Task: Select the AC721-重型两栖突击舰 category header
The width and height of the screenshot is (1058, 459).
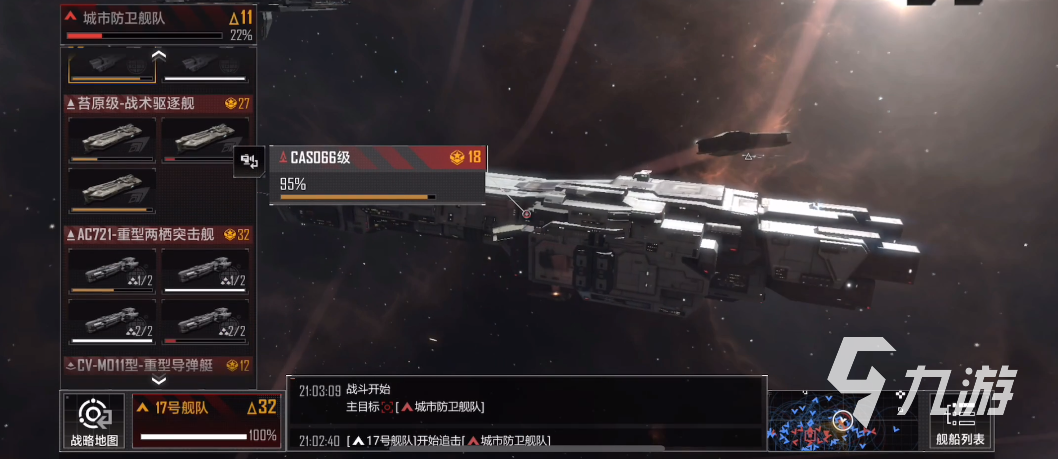Action: point(157,234)
